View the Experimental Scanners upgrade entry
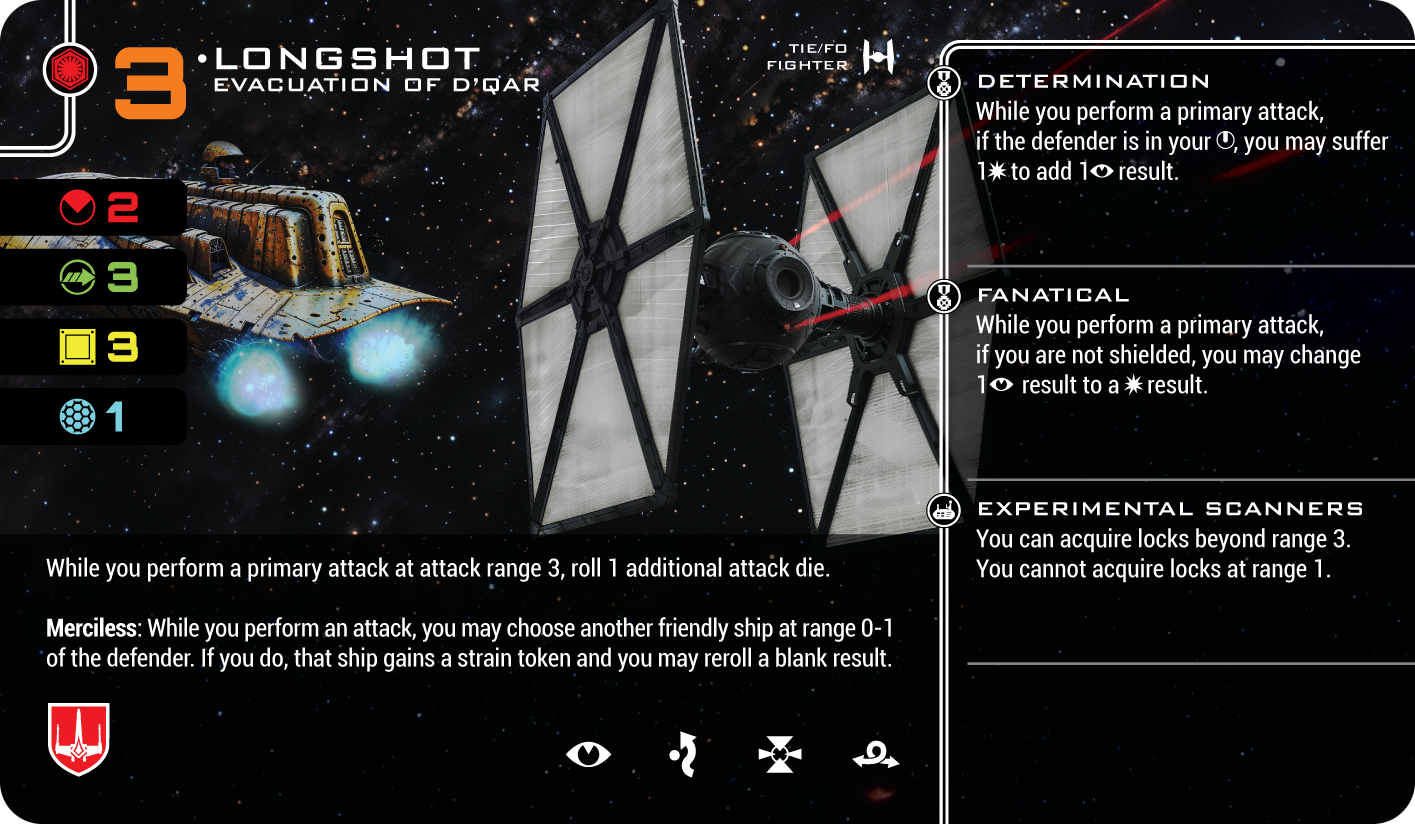Viewport: 1415px width, 824px height. click(x=1170, y=509)
